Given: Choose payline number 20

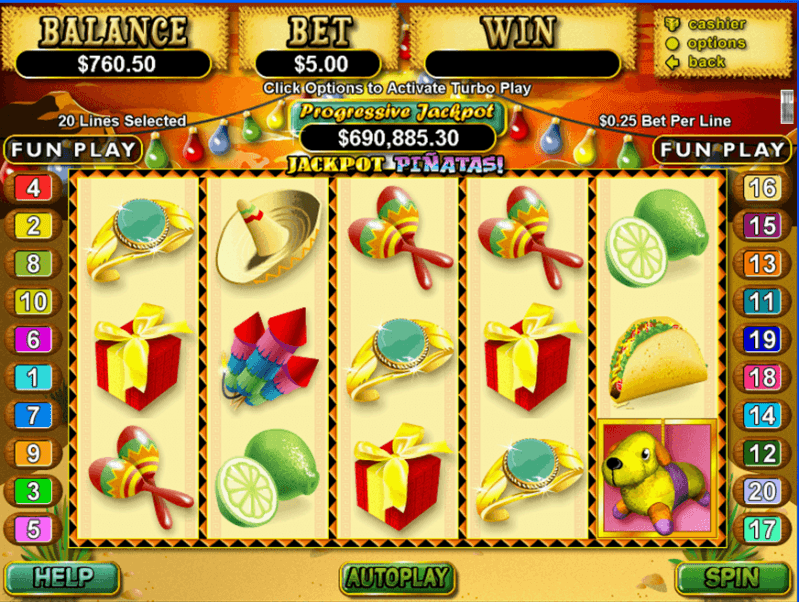Looking at the screenshot, I should [763, 490].
